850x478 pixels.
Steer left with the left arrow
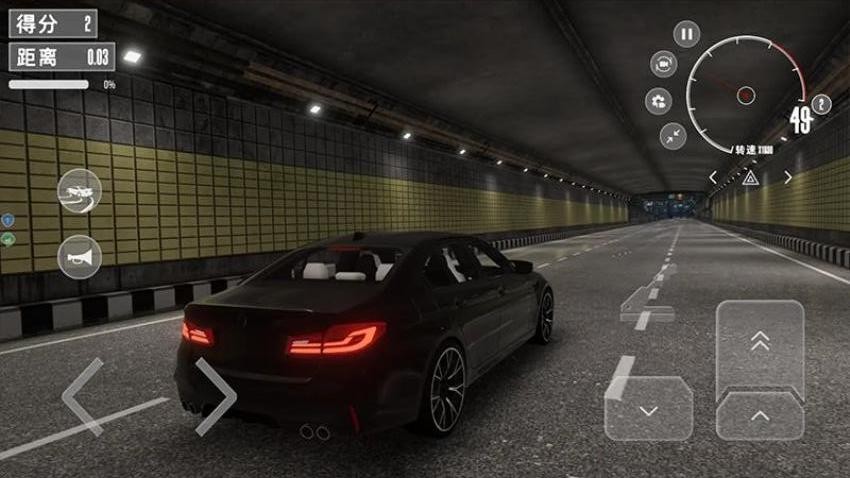[x=83, y=396]
